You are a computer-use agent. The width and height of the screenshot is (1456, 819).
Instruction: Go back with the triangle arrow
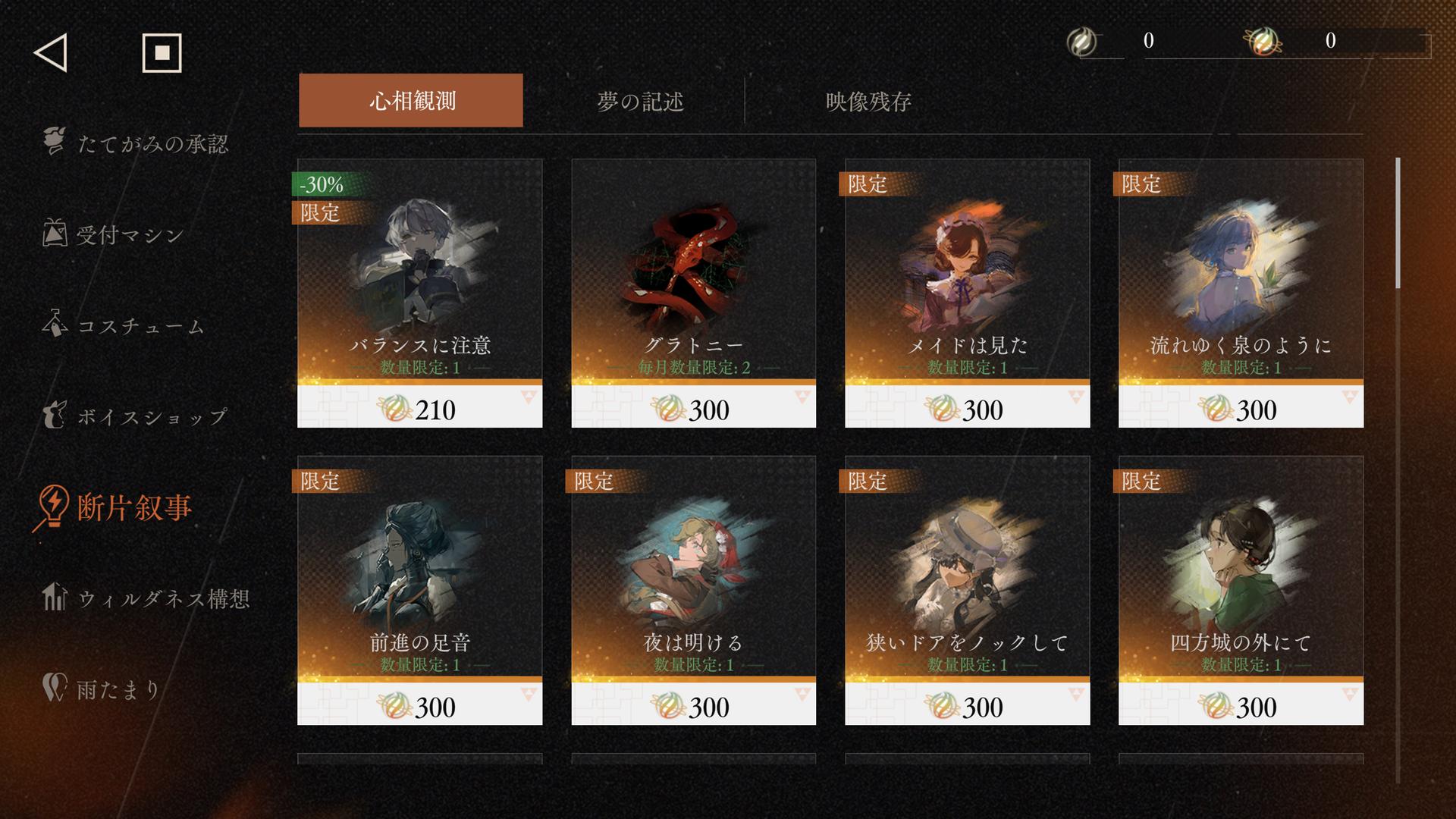[x=51, y=53]
